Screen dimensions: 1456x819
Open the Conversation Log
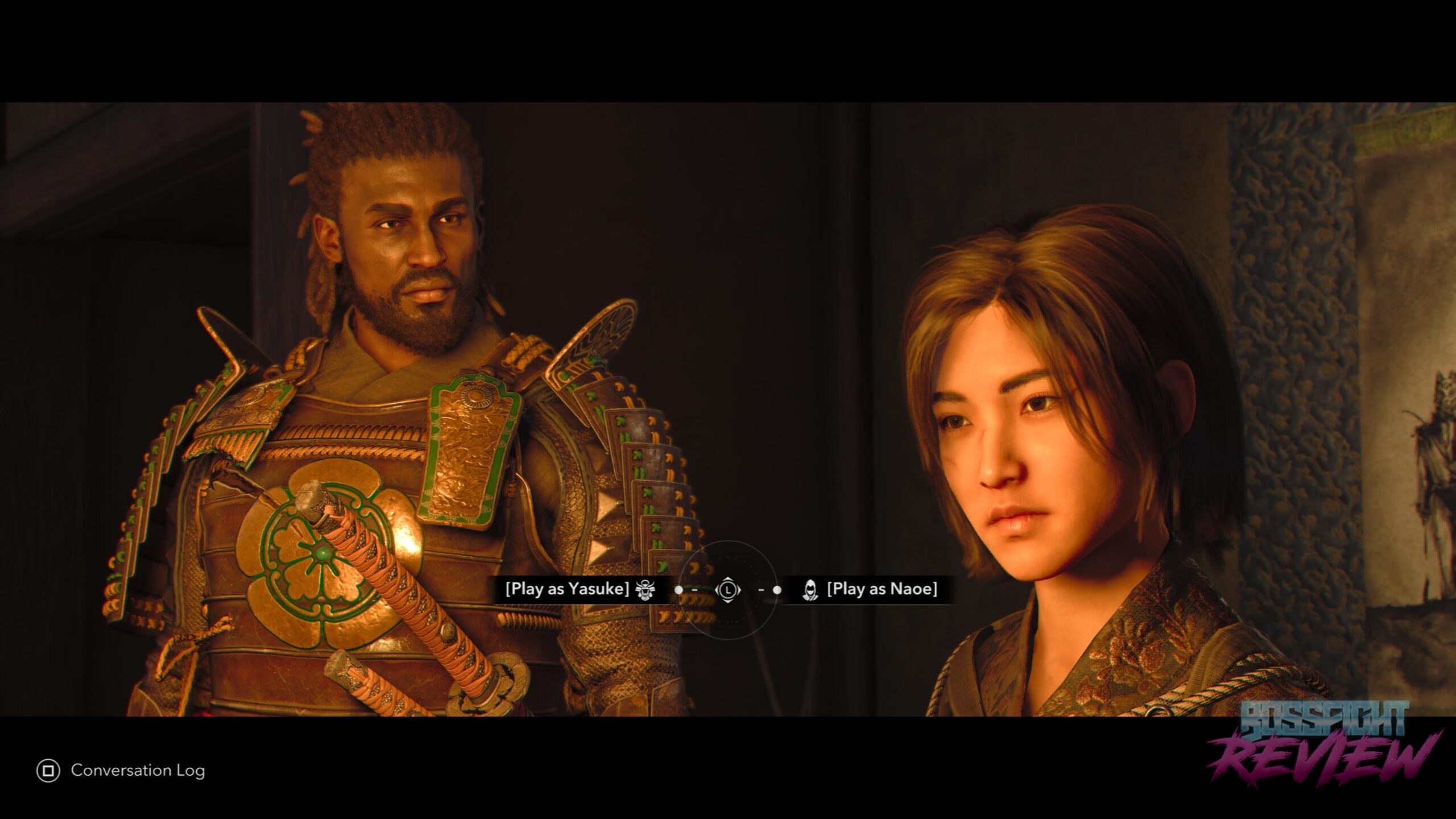tap(121, 771)
